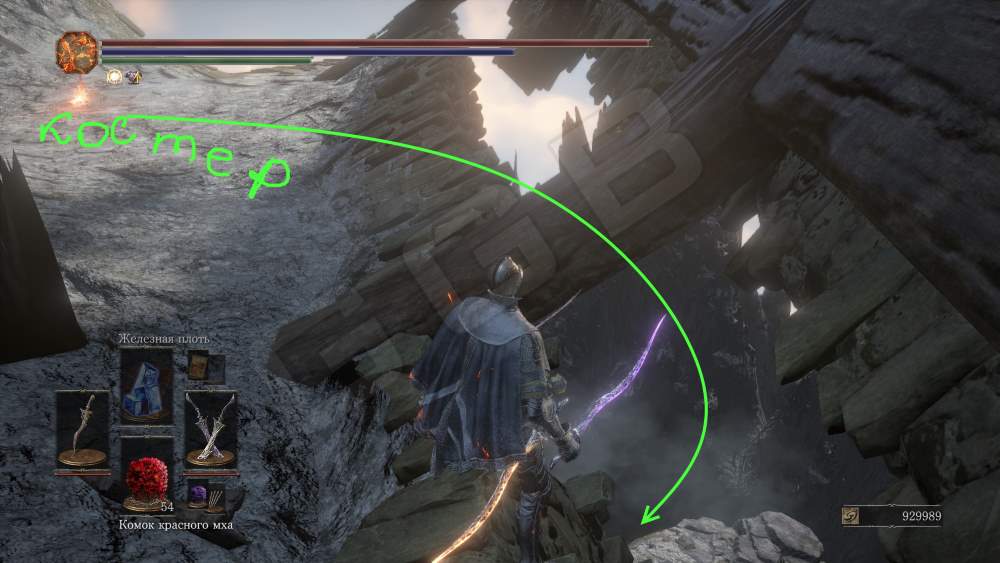
Task: Click the glowing white ring status icon
Action: [114, 76]
